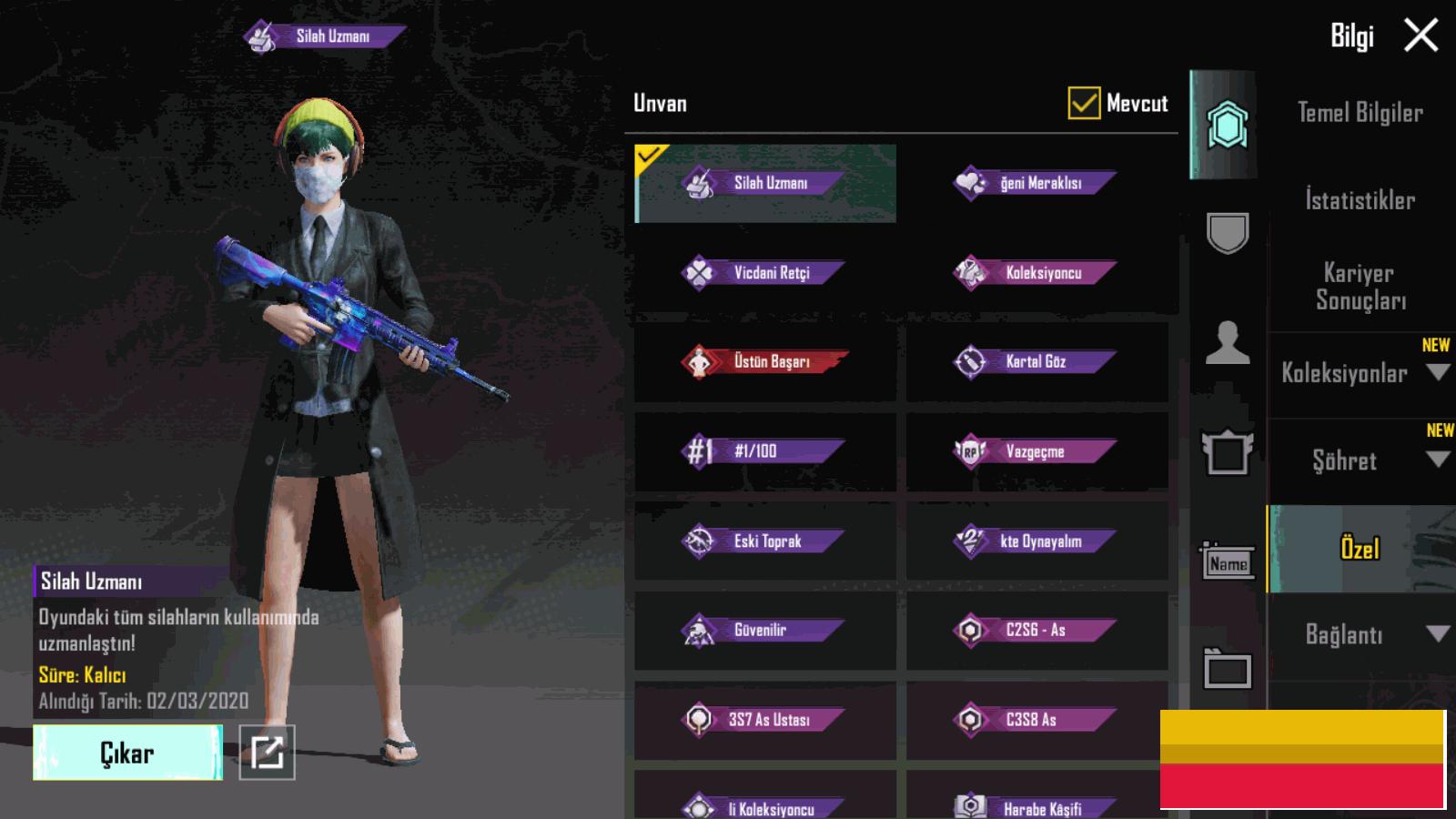Select the #1/100 title

click(764, 451)
